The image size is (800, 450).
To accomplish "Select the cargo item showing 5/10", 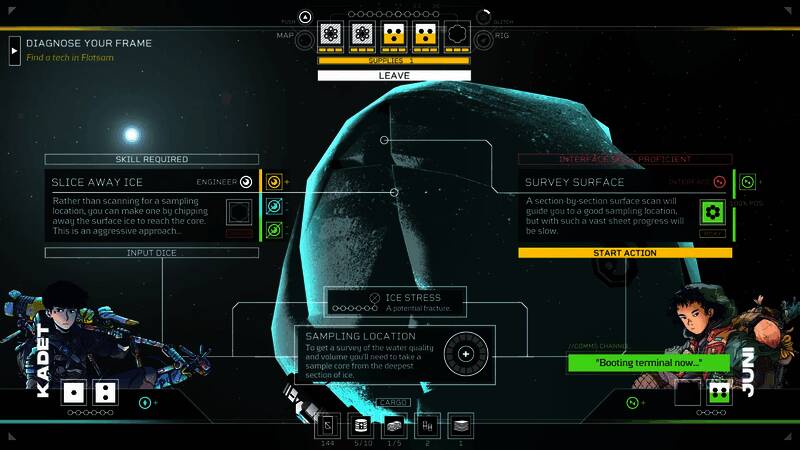I will coord(360,426).
